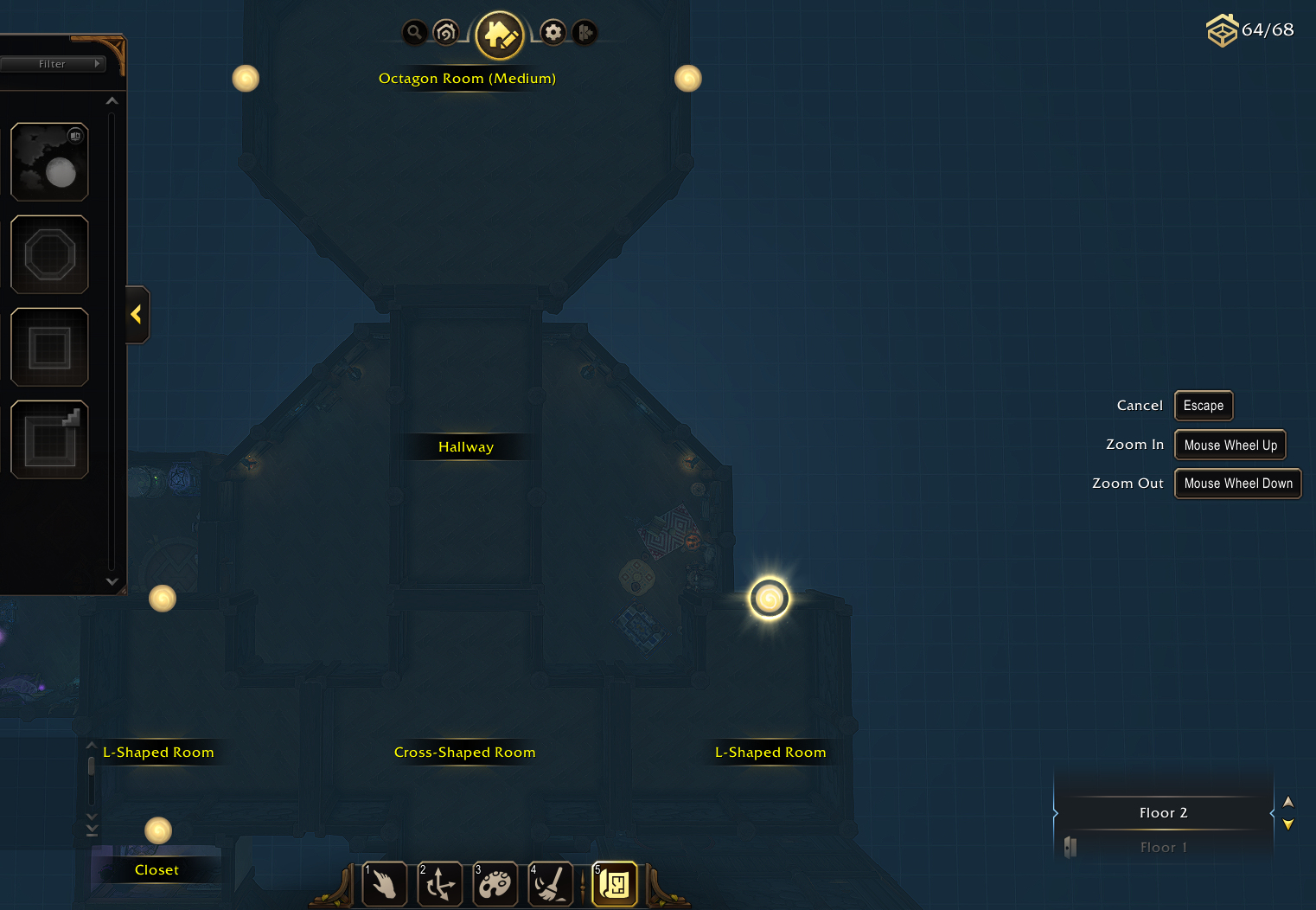Screen dimensions: 1316x910
Task: Select the square room with stairs tile
Action: pyautogui.click(x=49, y=439)
